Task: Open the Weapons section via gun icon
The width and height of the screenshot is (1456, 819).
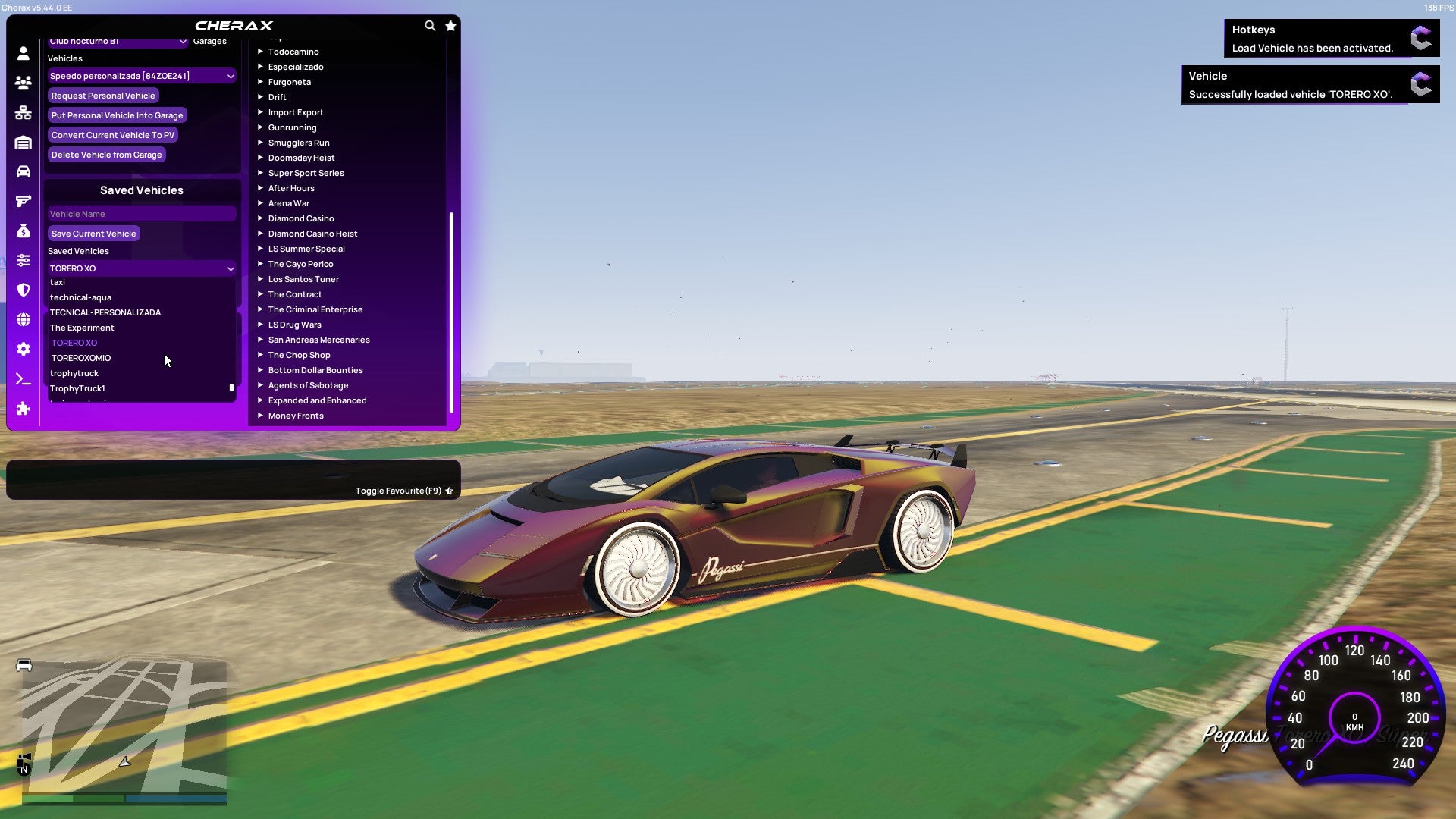Action: pos(23,201)
